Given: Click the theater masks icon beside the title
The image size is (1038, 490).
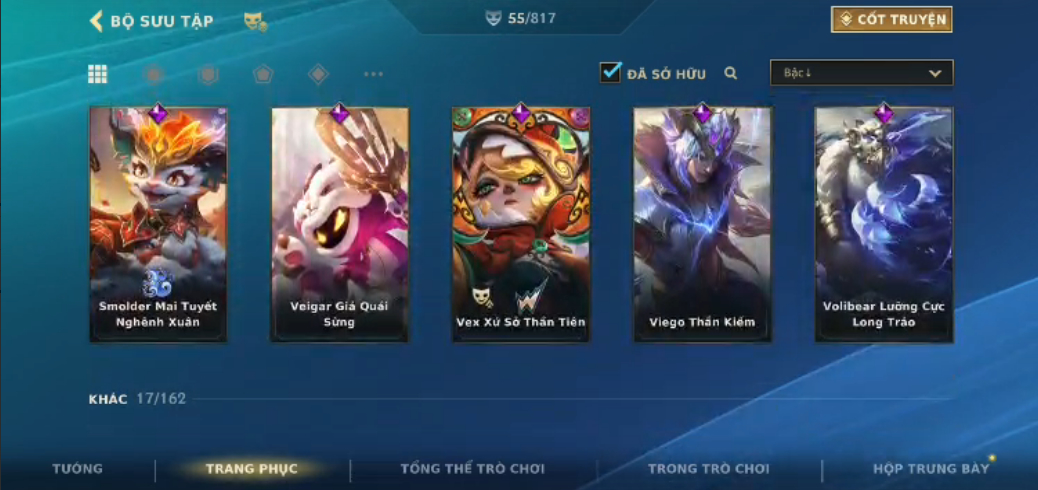Looking at the screenshot, I should pos(255,21).
